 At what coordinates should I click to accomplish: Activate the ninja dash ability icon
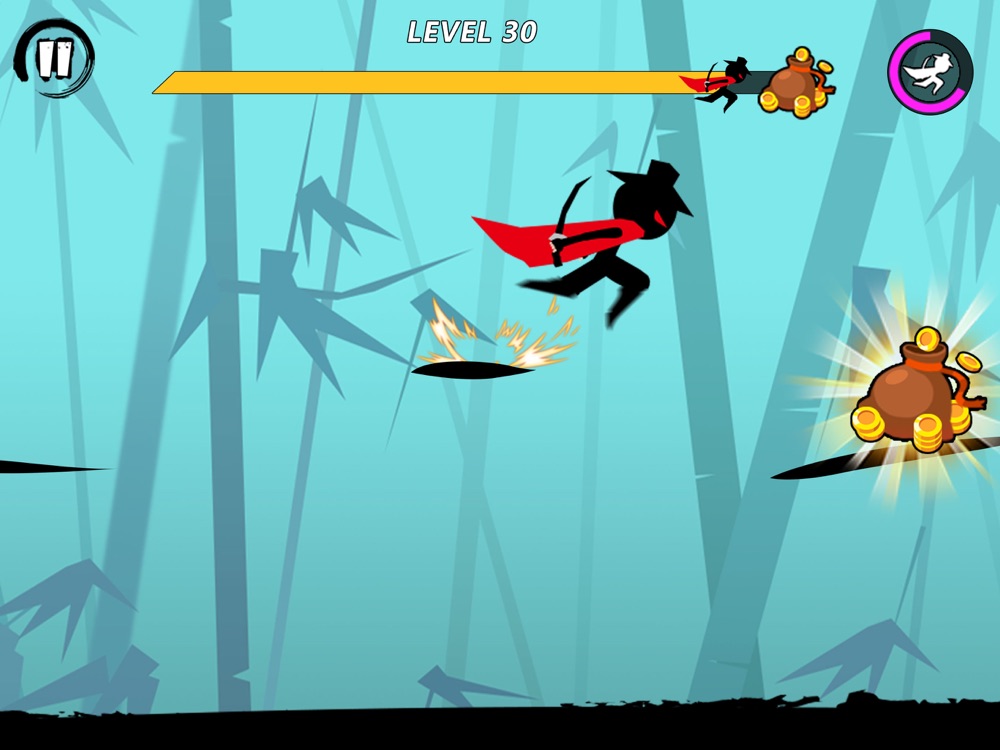[930, 72]
